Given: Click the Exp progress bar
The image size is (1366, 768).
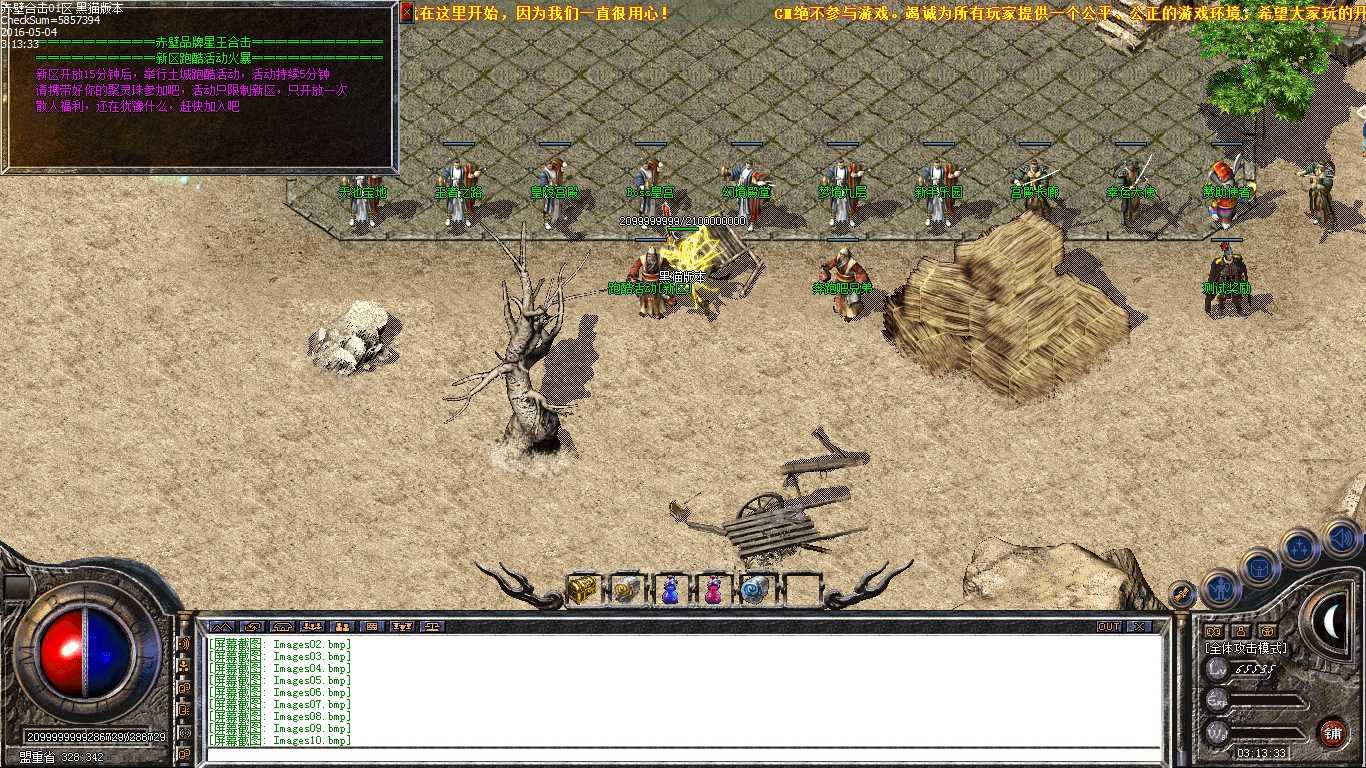Looking at the screenshot, I should [1264, 699].
